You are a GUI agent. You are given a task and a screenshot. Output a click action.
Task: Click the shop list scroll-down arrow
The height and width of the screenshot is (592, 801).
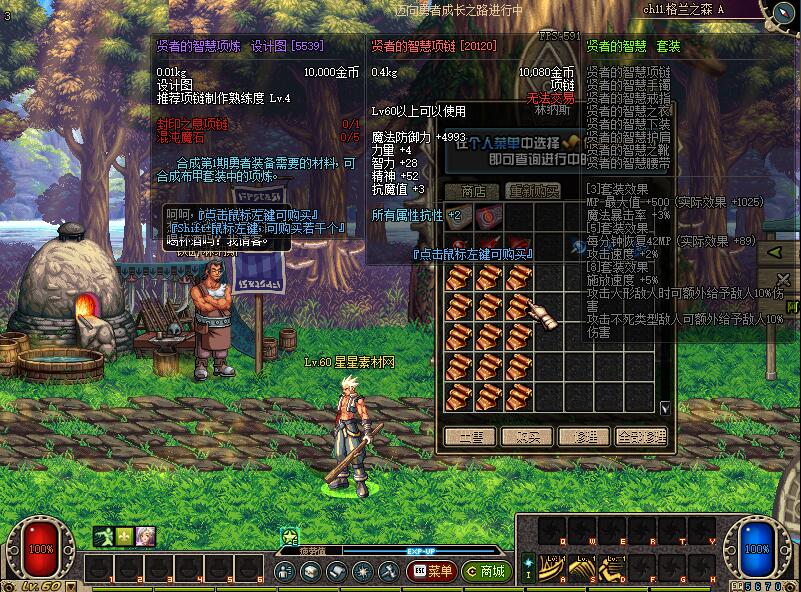click(666, 408)
